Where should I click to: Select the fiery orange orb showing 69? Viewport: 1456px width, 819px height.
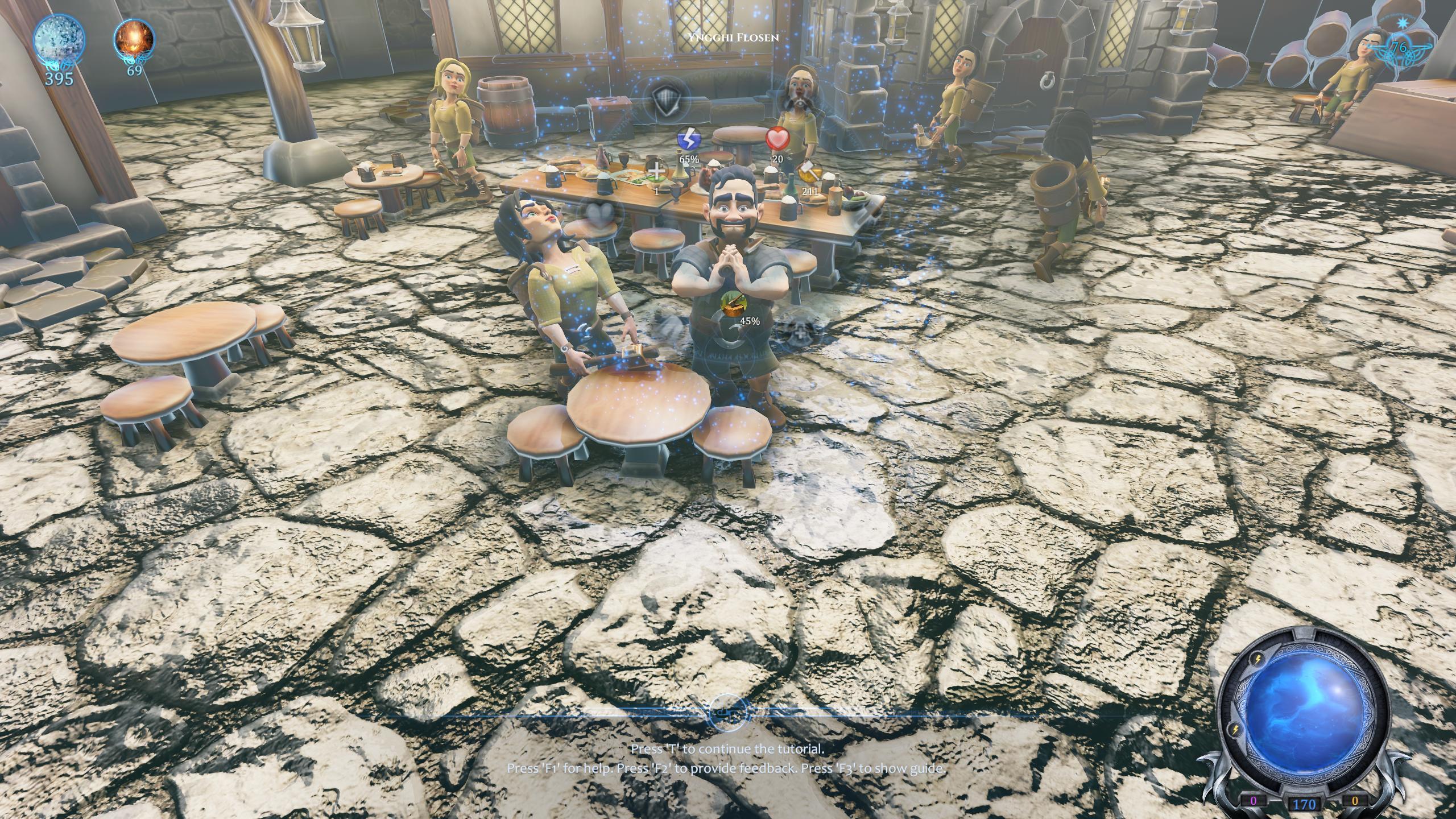(134, 39)
